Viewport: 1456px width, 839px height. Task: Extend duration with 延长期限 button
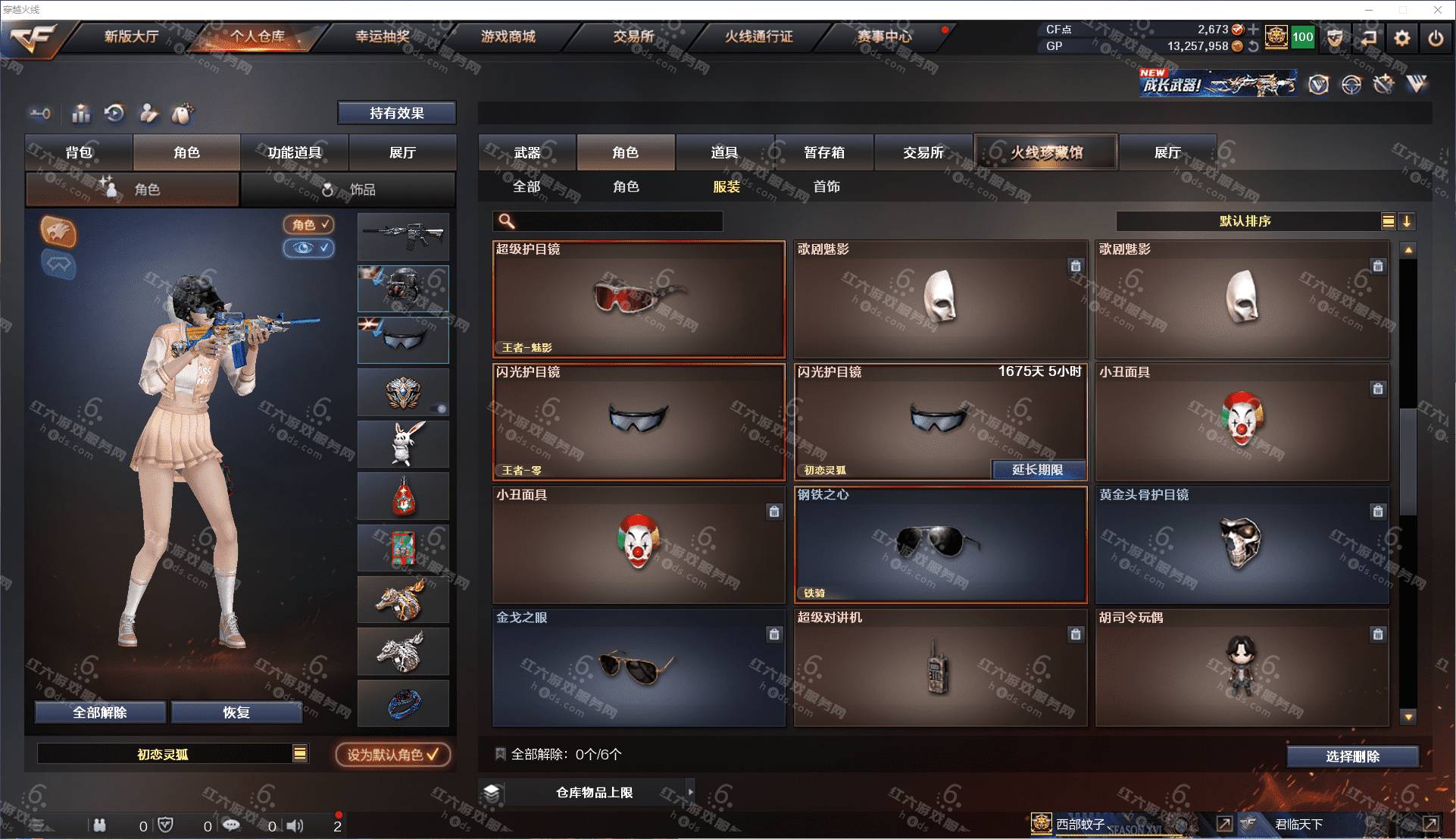coord(1038,470)
